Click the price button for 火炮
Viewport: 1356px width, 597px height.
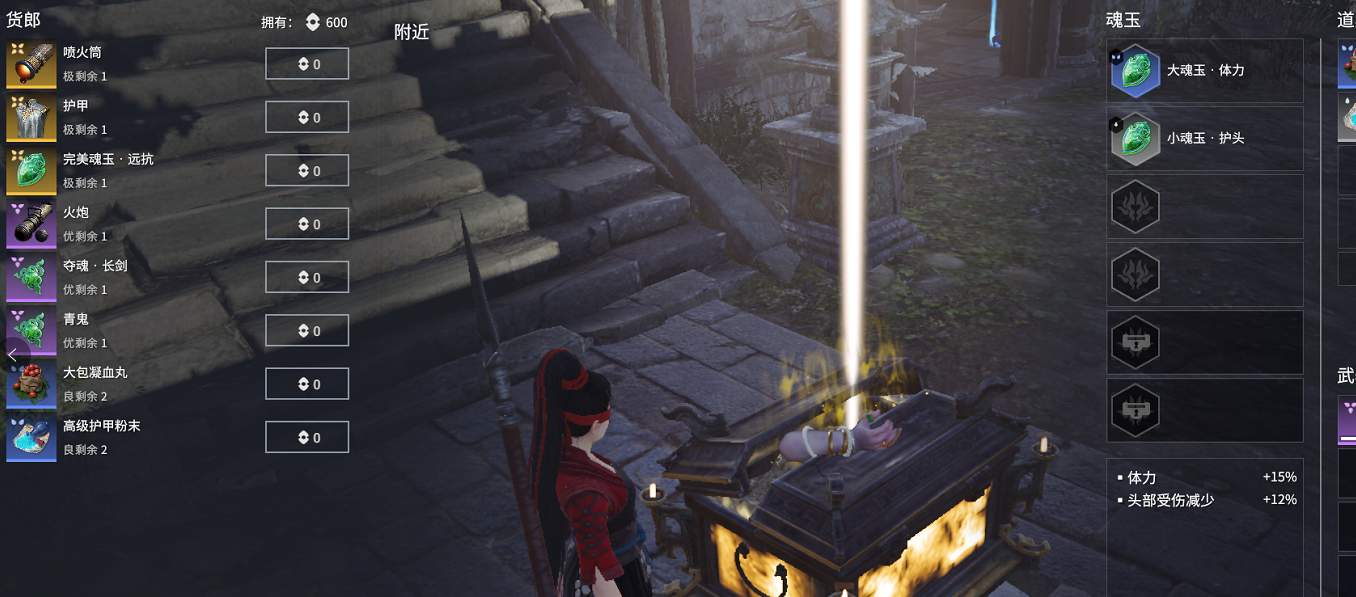click(307, 224)
